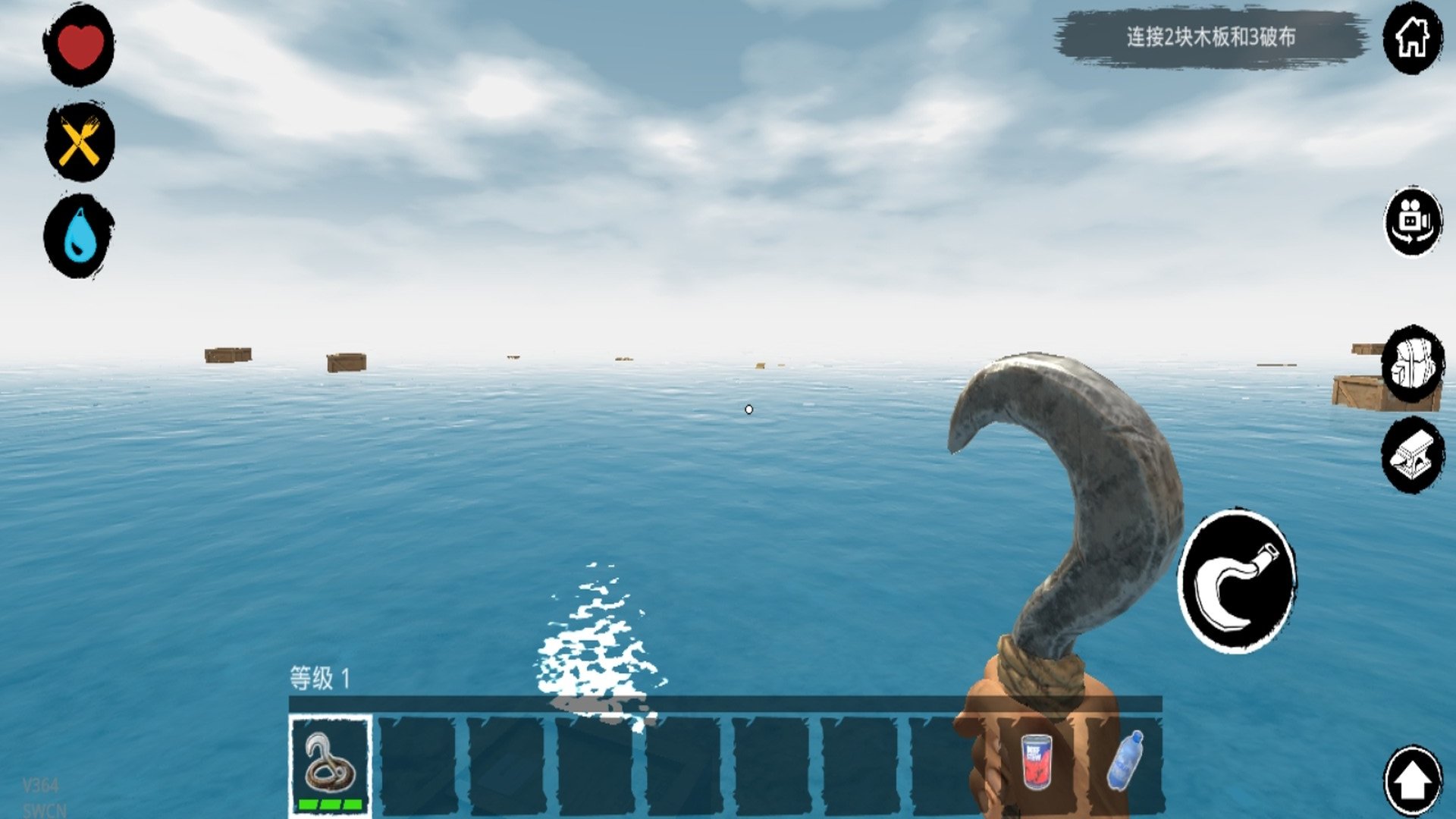
Task: Throw the hook with the action button
Action: (1236, 581)
